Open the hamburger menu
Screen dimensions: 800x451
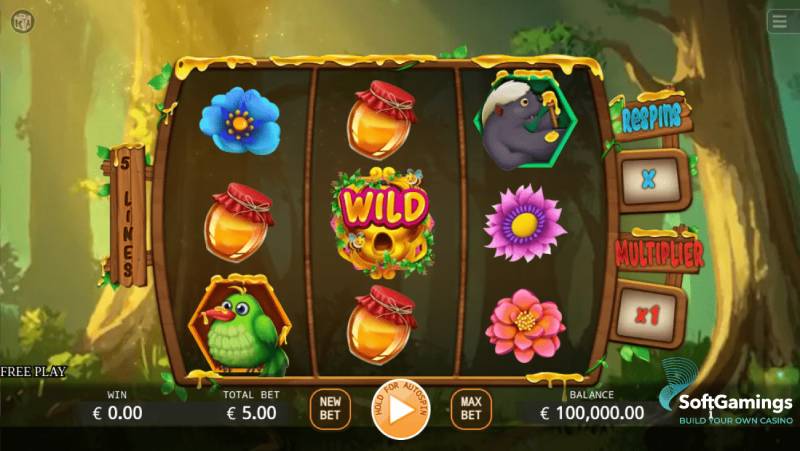tap(781, 22)
